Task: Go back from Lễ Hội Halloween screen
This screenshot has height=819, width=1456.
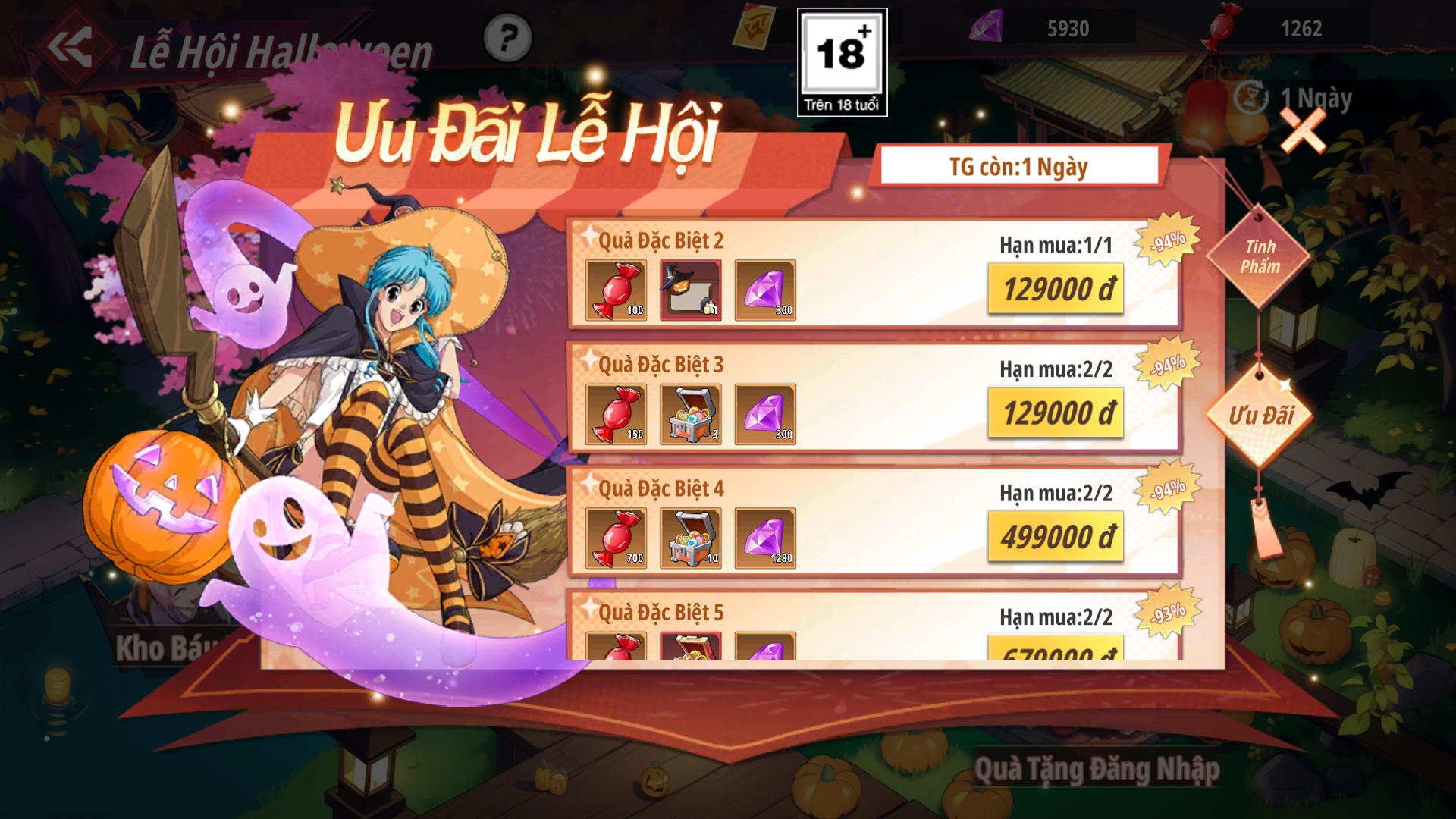Action: point(70,47)
